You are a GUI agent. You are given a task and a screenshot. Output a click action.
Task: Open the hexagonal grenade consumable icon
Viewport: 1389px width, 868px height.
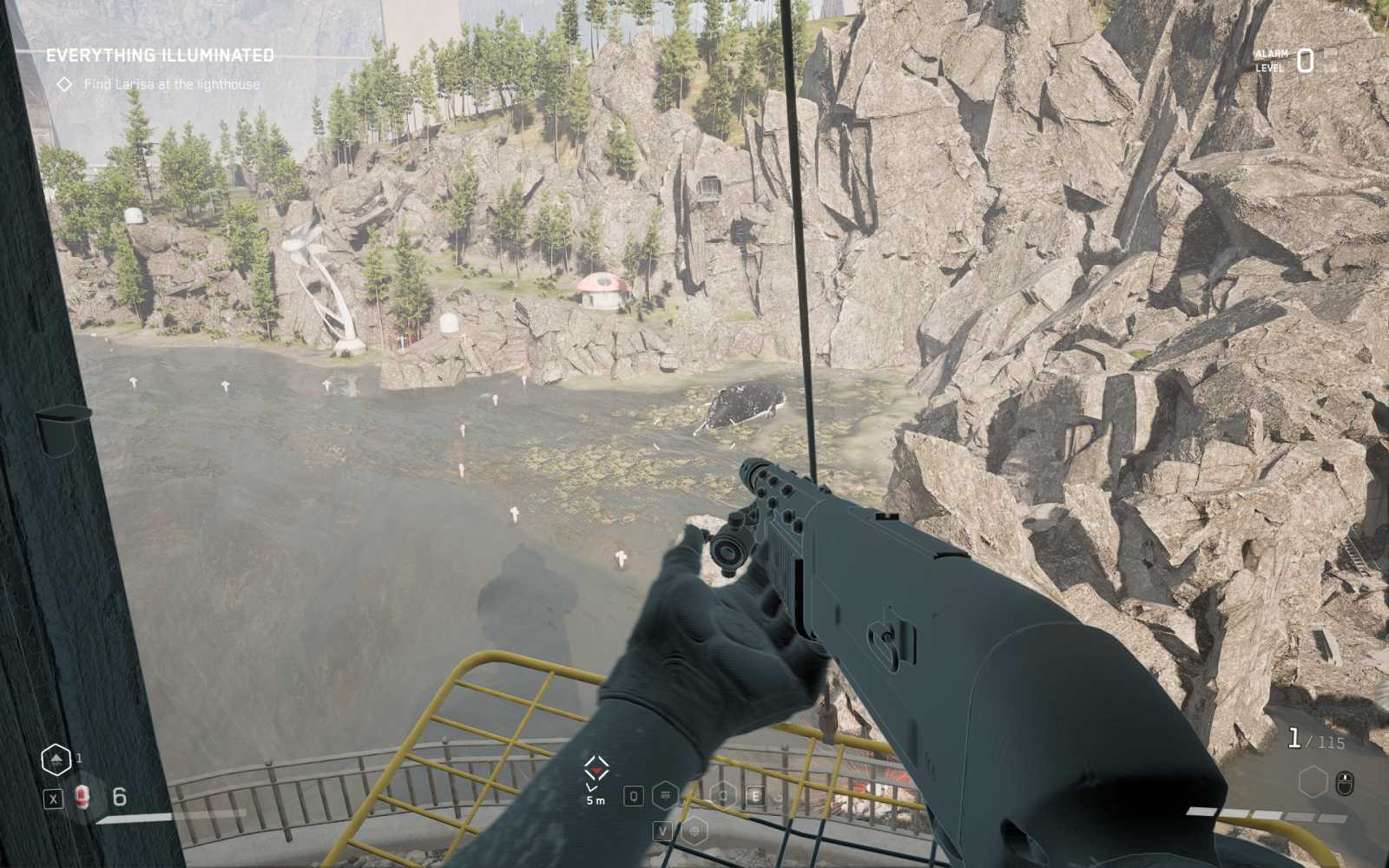(666, 796)
